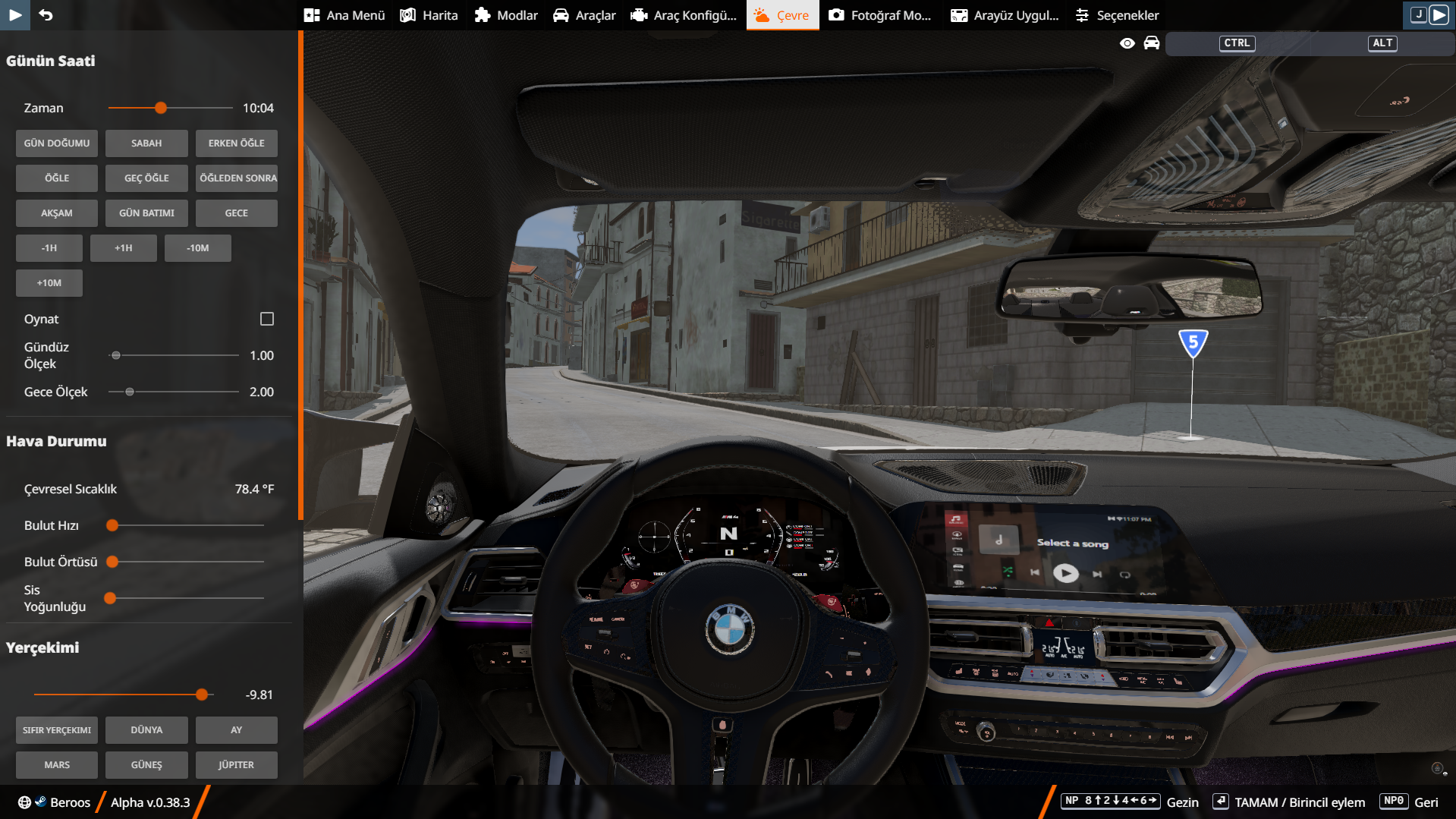Click the Beroos username label
Image resolution: width=1456 pixels, height=819 pixels.
(71, 802)
